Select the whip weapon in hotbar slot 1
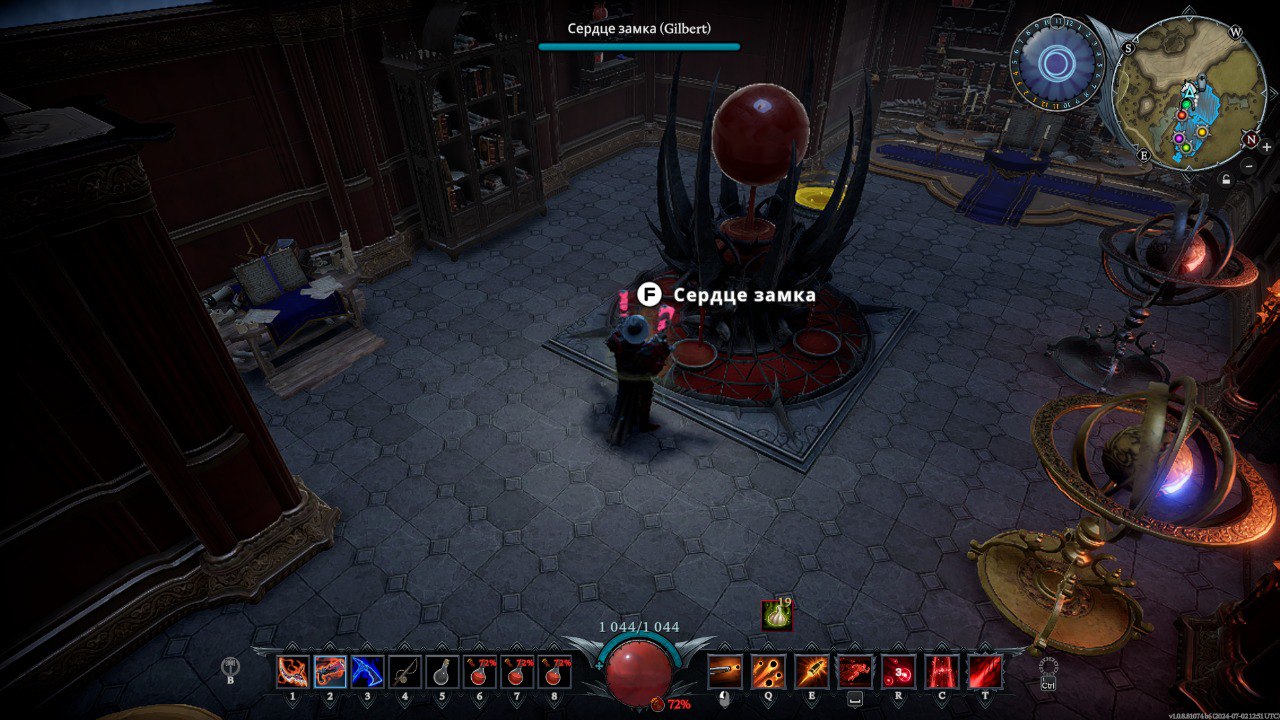This screenshot has width=1280, height=720. pos(293,672)
